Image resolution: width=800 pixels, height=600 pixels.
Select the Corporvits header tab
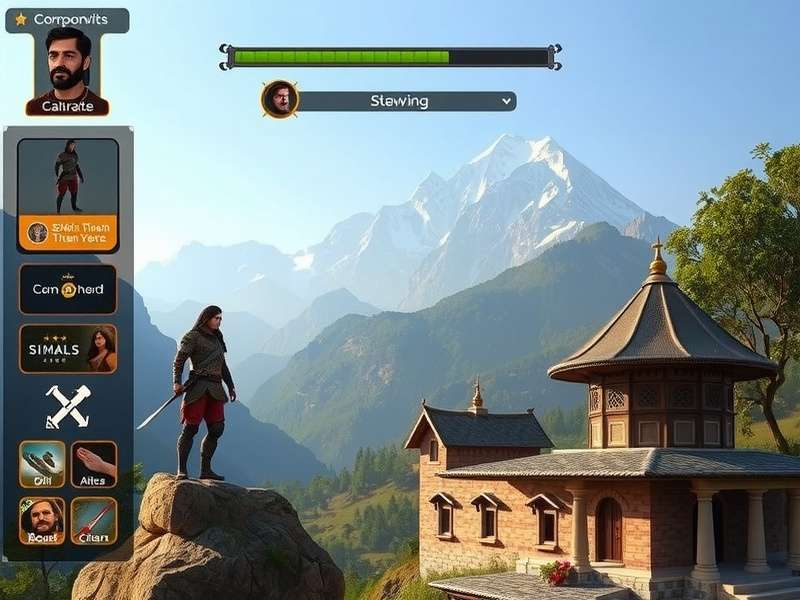click(x=67, y=19)
